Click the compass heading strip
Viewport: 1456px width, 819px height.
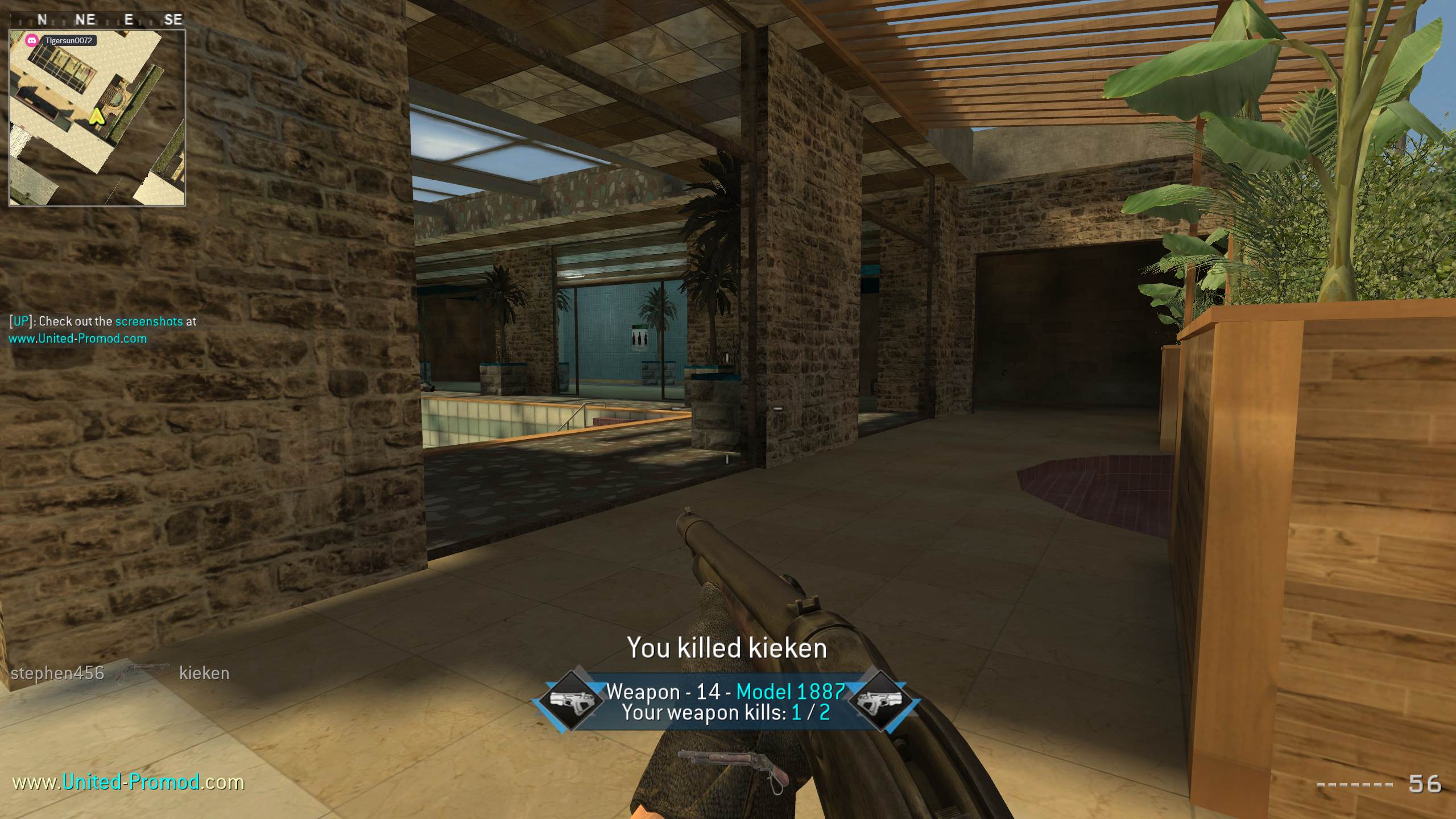pos(97,20)
